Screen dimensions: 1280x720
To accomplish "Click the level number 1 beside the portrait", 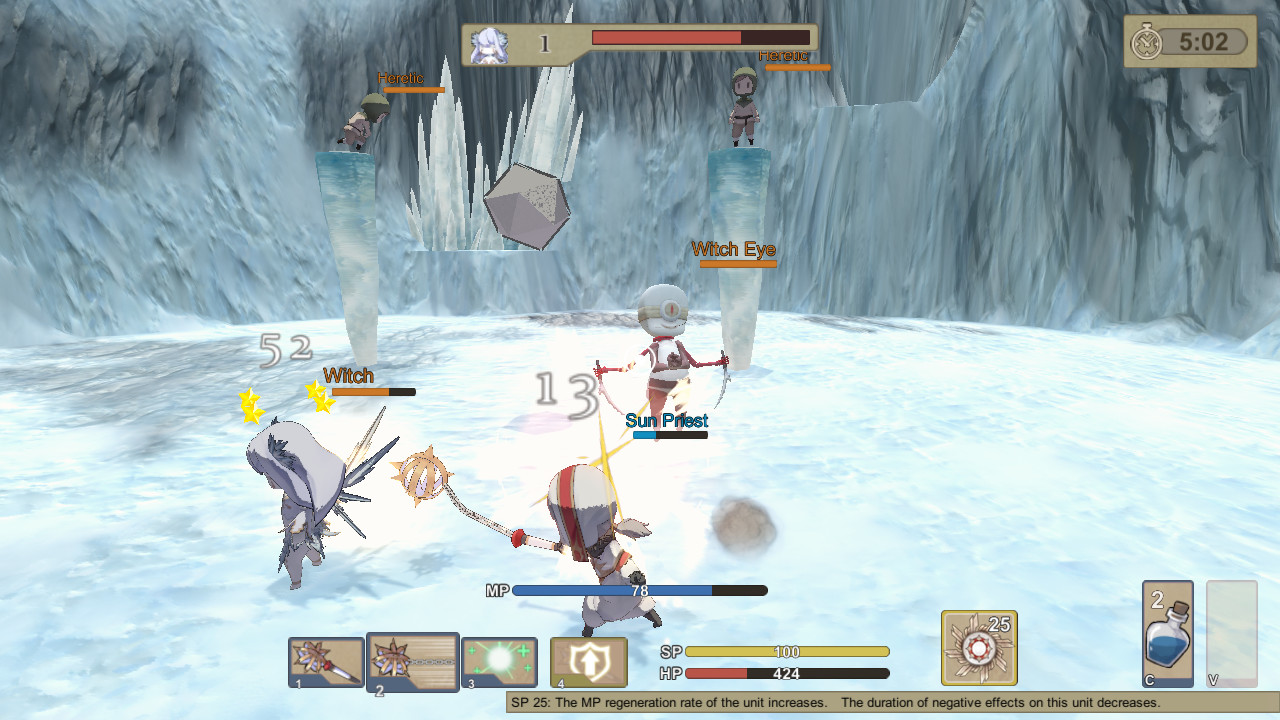I will pyautogui.click(x=543, y=42).
